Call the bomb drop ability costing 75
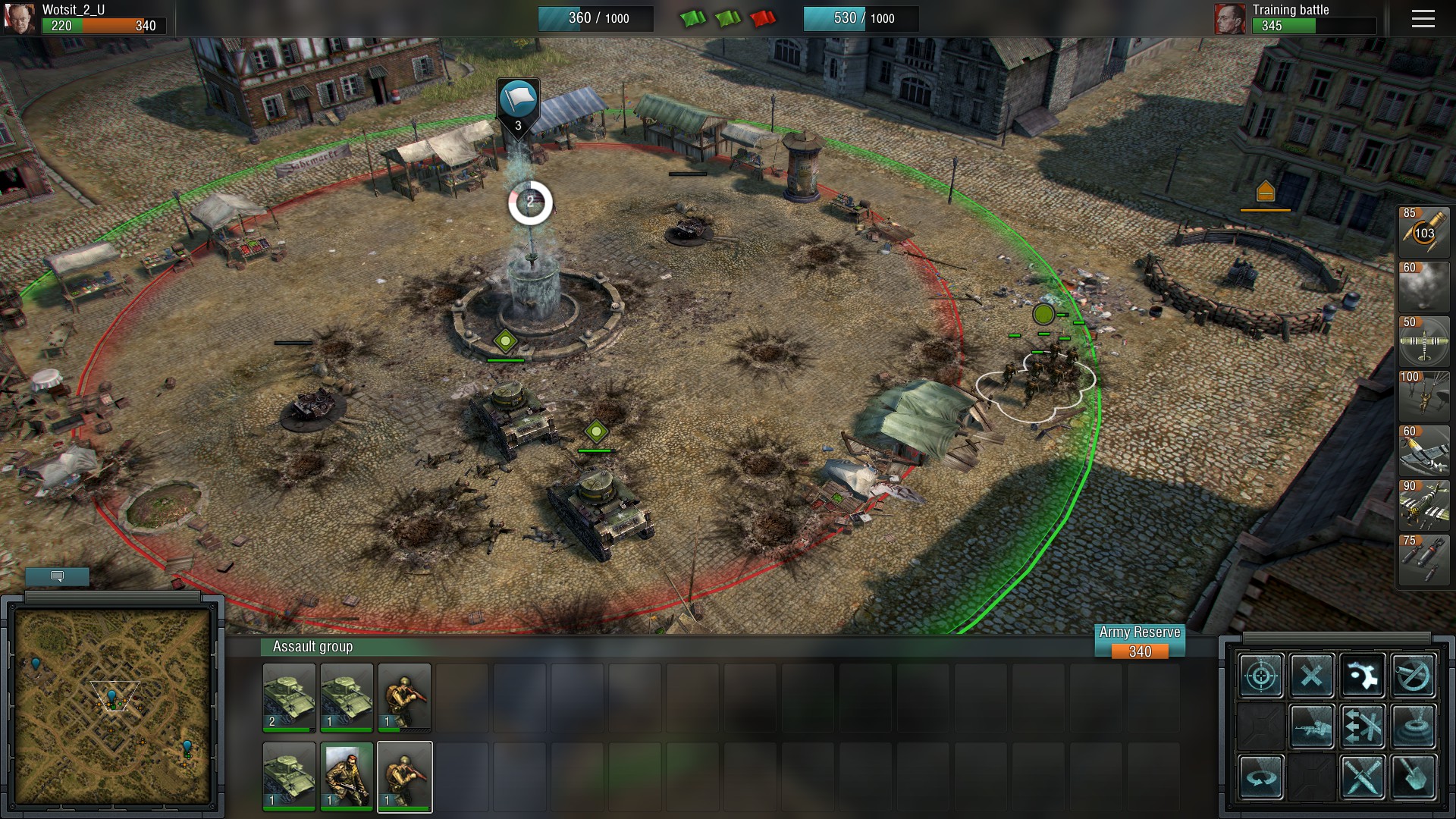The height and width of the screenshot is (819, 1456). pyautogui.click(x=1423, y=559)
